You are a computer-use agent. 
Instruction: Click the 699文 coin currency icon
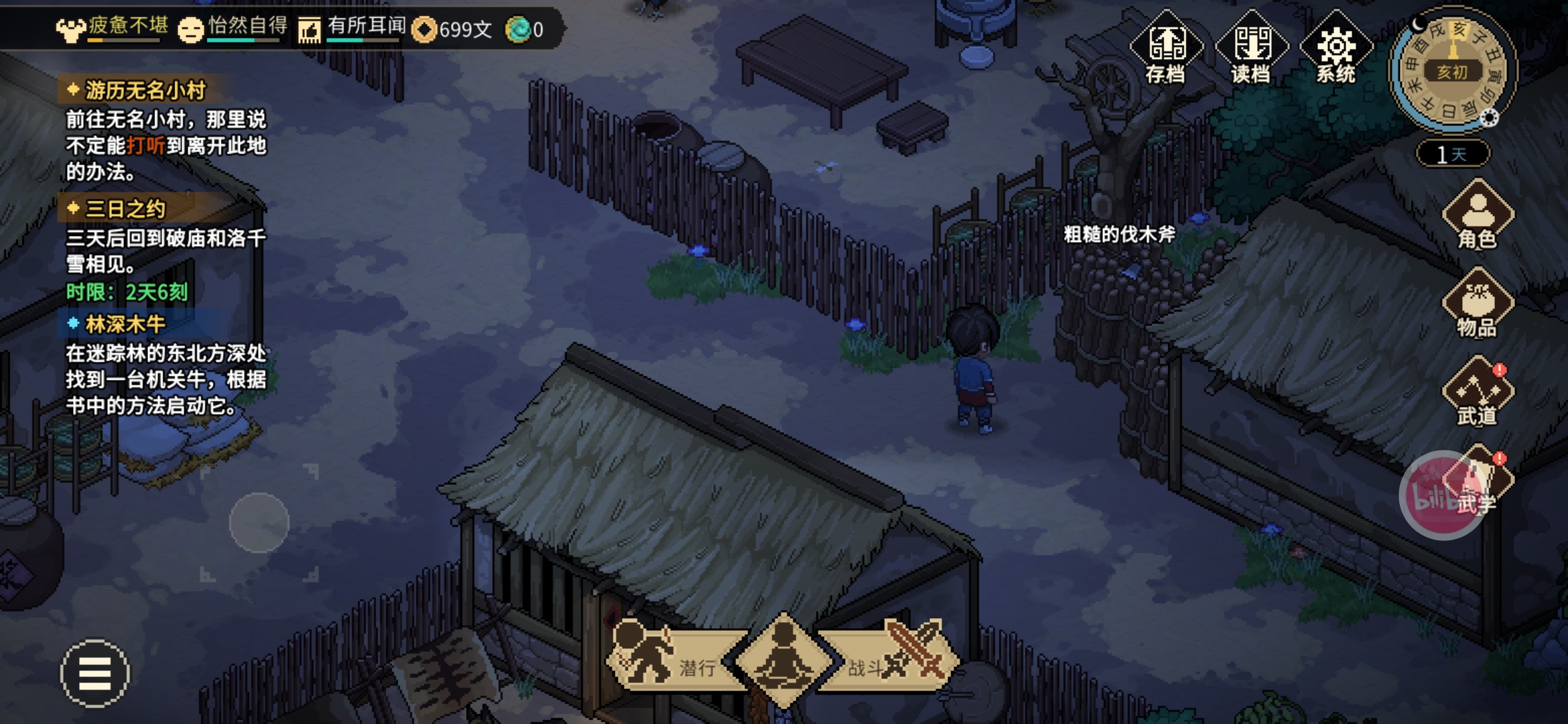click(x=424, y=29)
